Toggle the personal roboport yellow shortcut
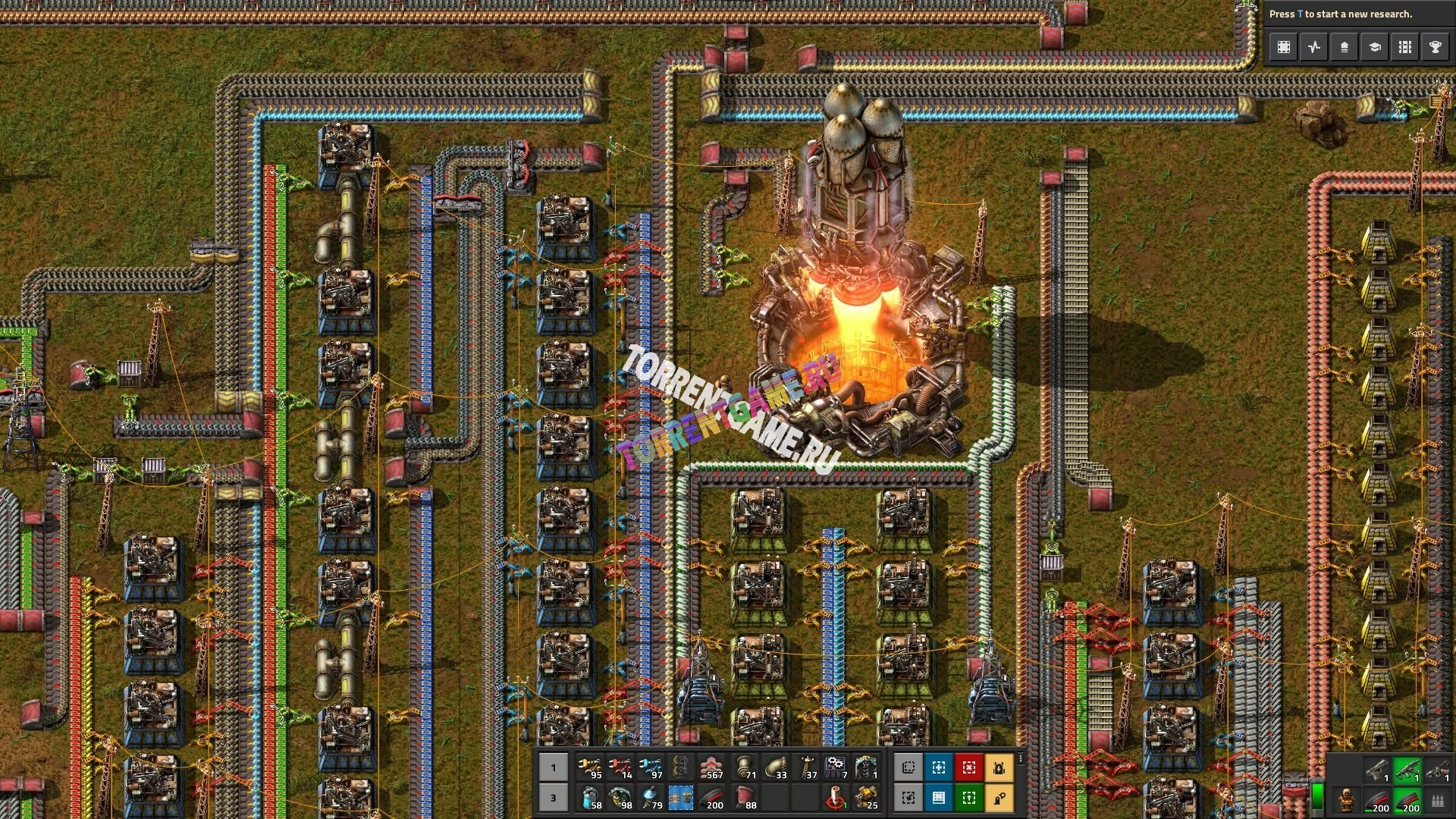Viewport: 1456px width, 819px height. tap(999, 767)
